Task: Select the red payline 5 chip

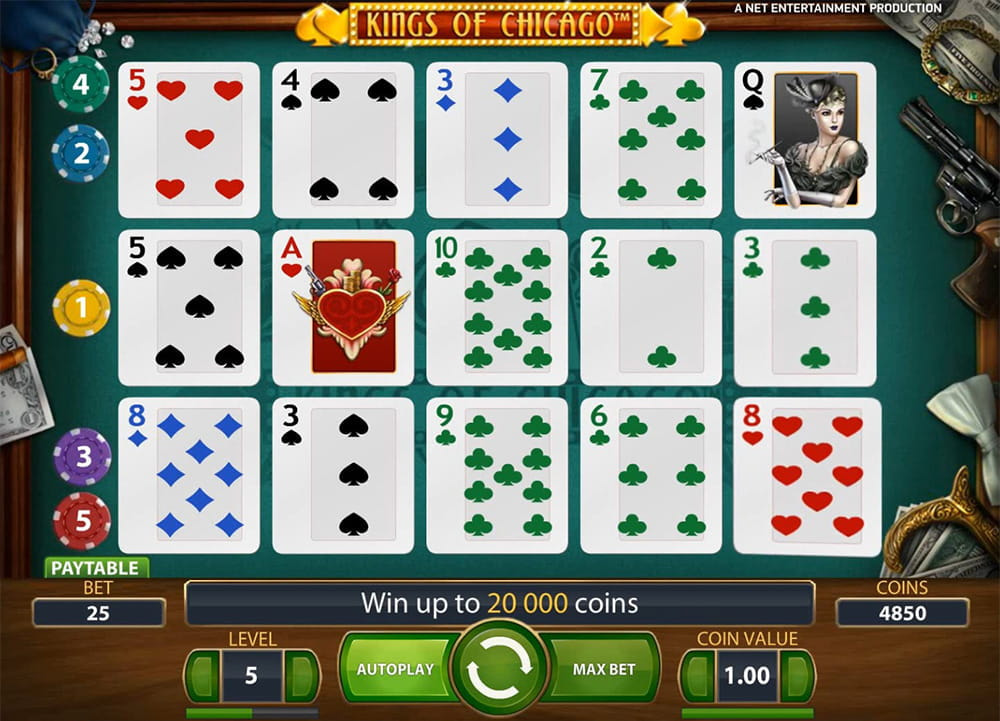Action: click(81, 521)
